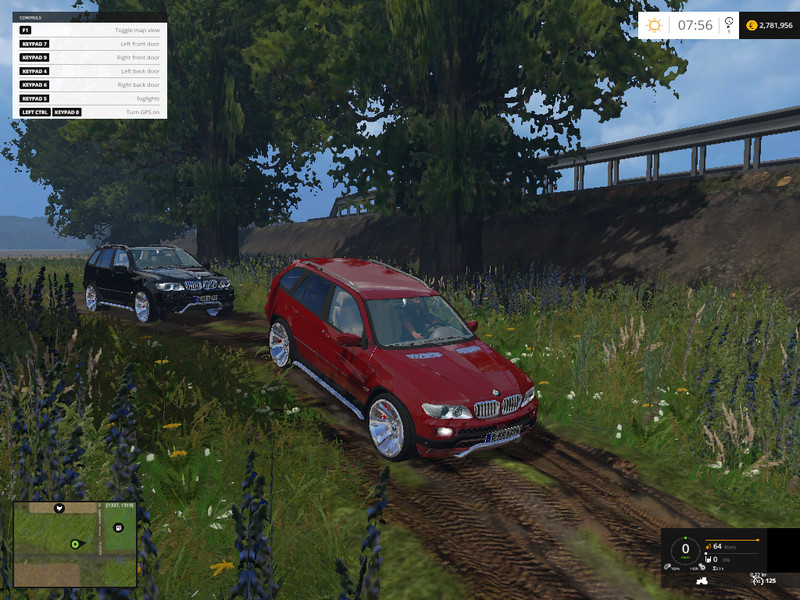Click the minimap in the corner
This screenshot has width=800, height=600.
(x=74, y=544)
